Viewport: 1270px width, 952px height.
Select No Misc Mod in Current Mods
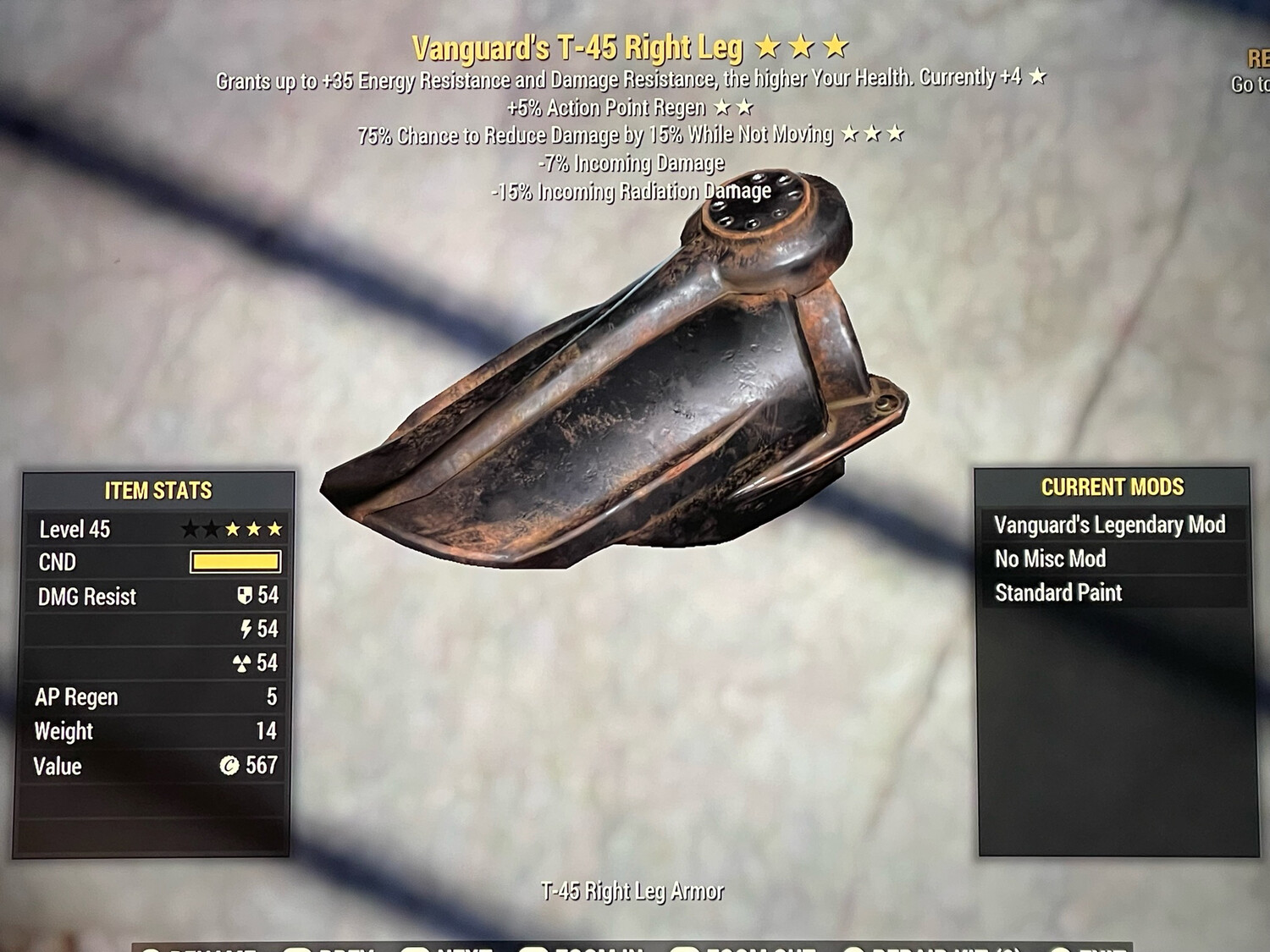[x=1052, y=559]
